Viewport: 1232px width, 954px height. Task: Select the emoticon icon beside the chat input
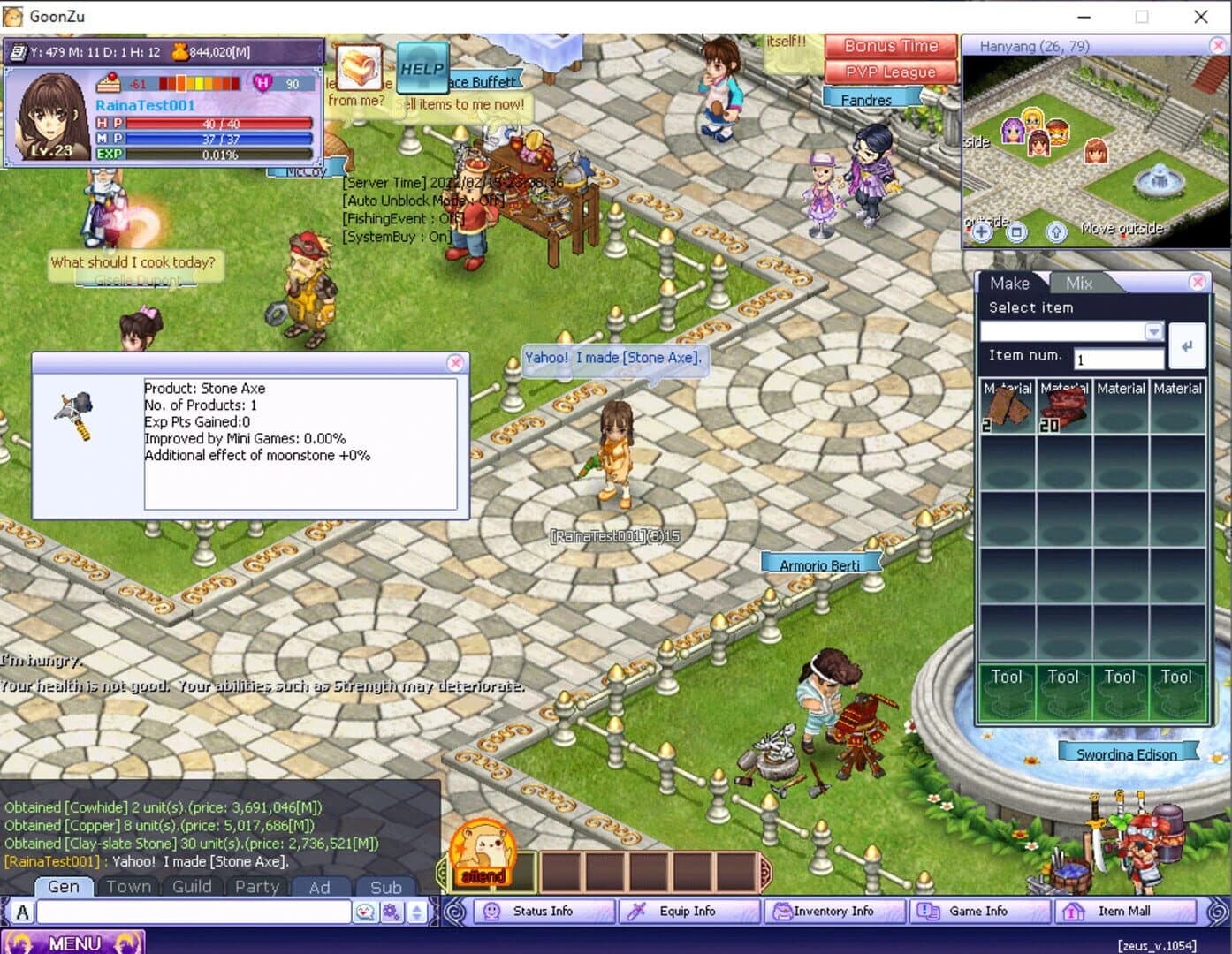[x=365, y=912]
